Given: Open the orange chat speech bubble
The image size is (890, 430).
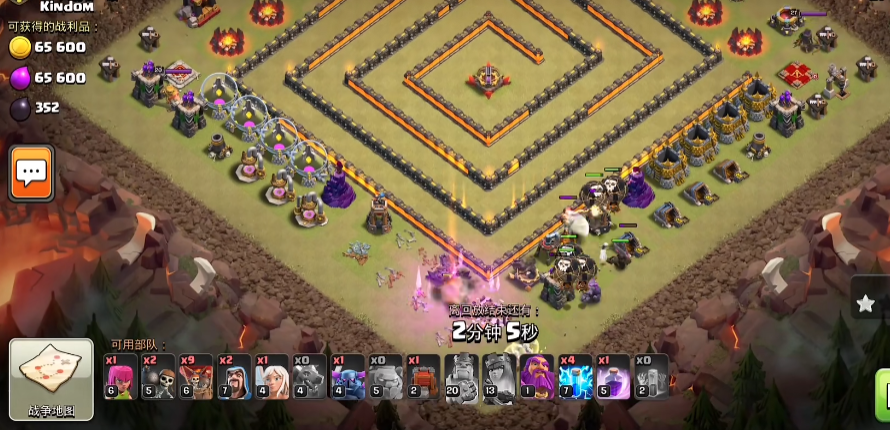Looking at the screenshot, I should pyautogui.click(x=31, y=173).
